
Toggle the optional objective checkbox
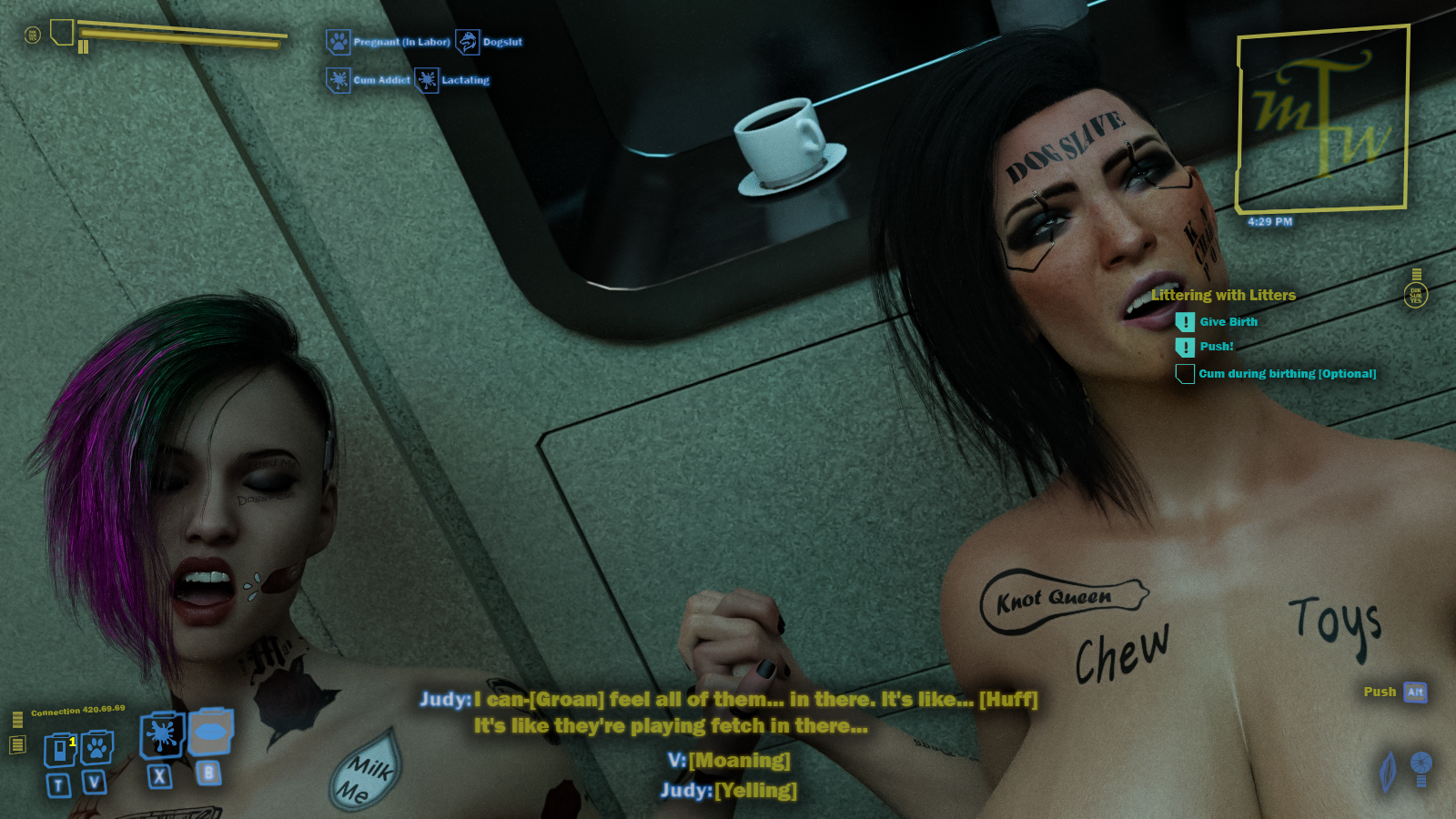(1185, 374)
